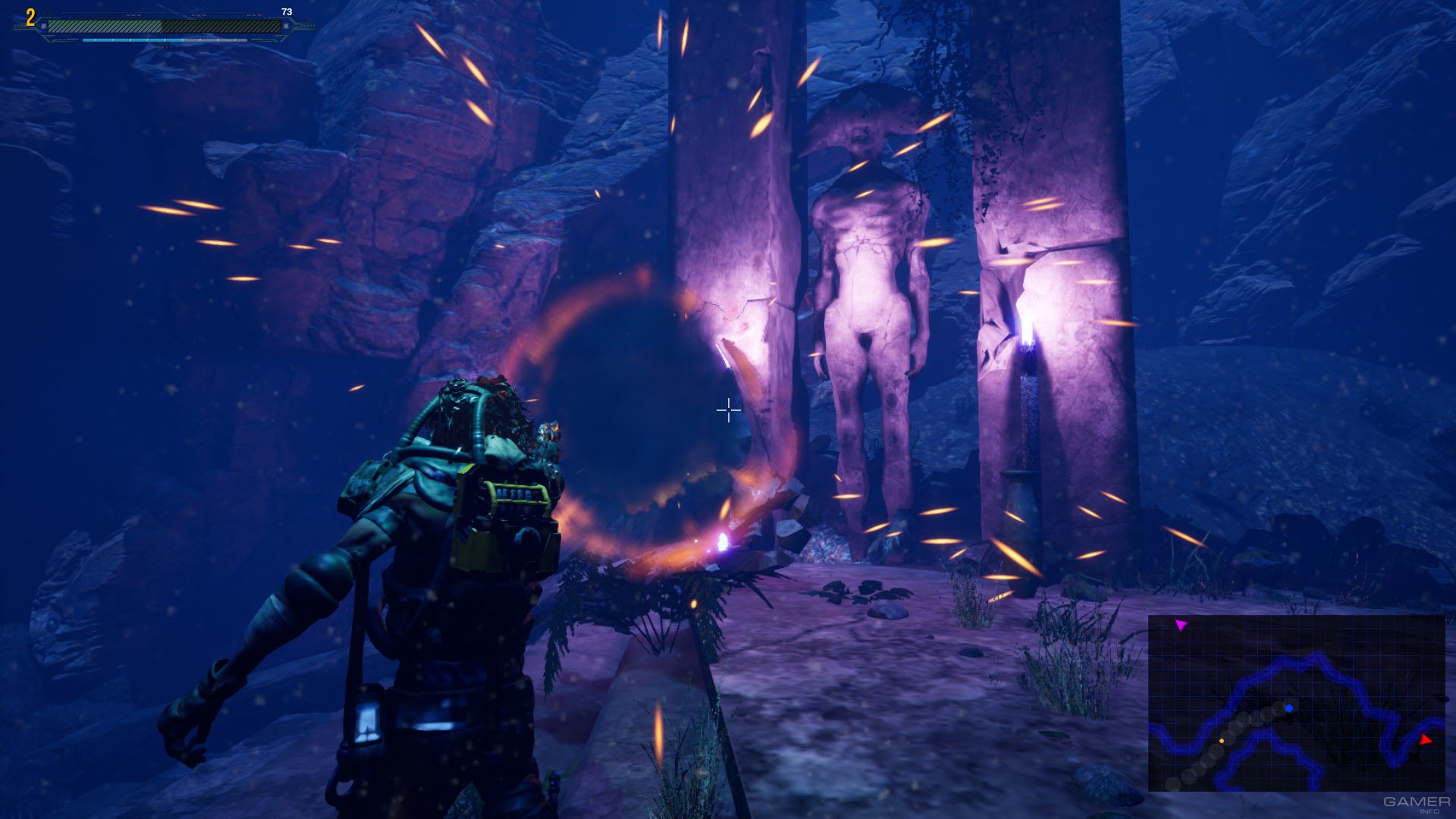Select the magenta arrow marker on minimap
Image resolution: width=1456 pixels, height=819 pixels.
1181,625
